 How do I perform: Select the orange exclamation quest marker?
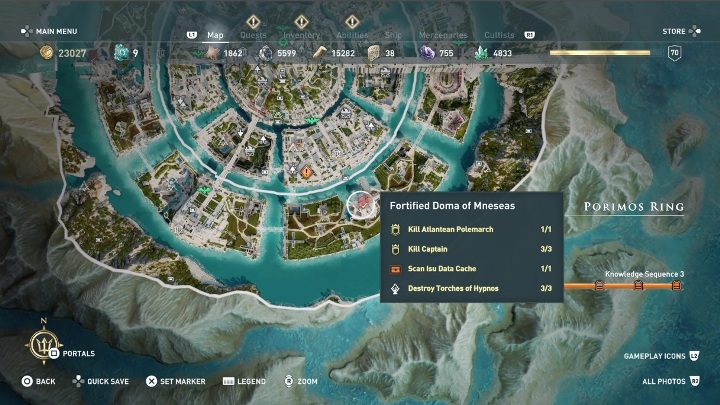tap(305, 172)
